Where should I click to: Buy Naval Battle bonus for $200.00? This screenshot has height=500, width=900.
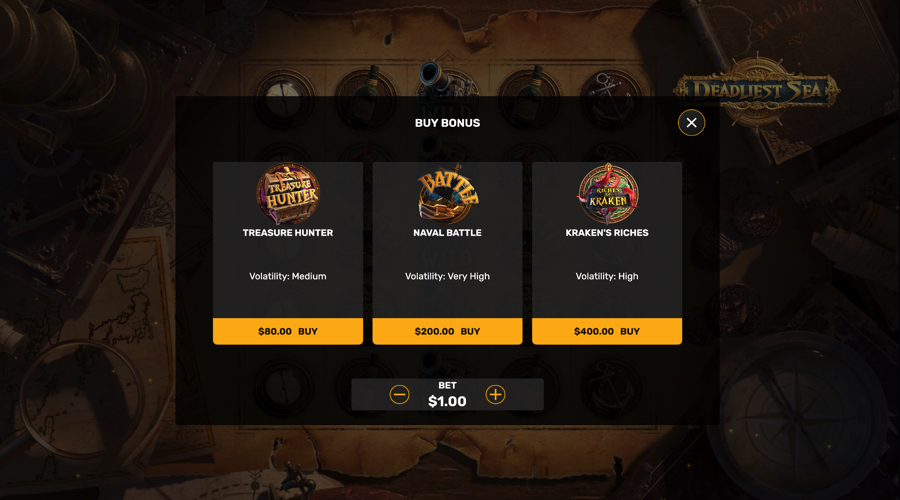(x=447, y=331)
